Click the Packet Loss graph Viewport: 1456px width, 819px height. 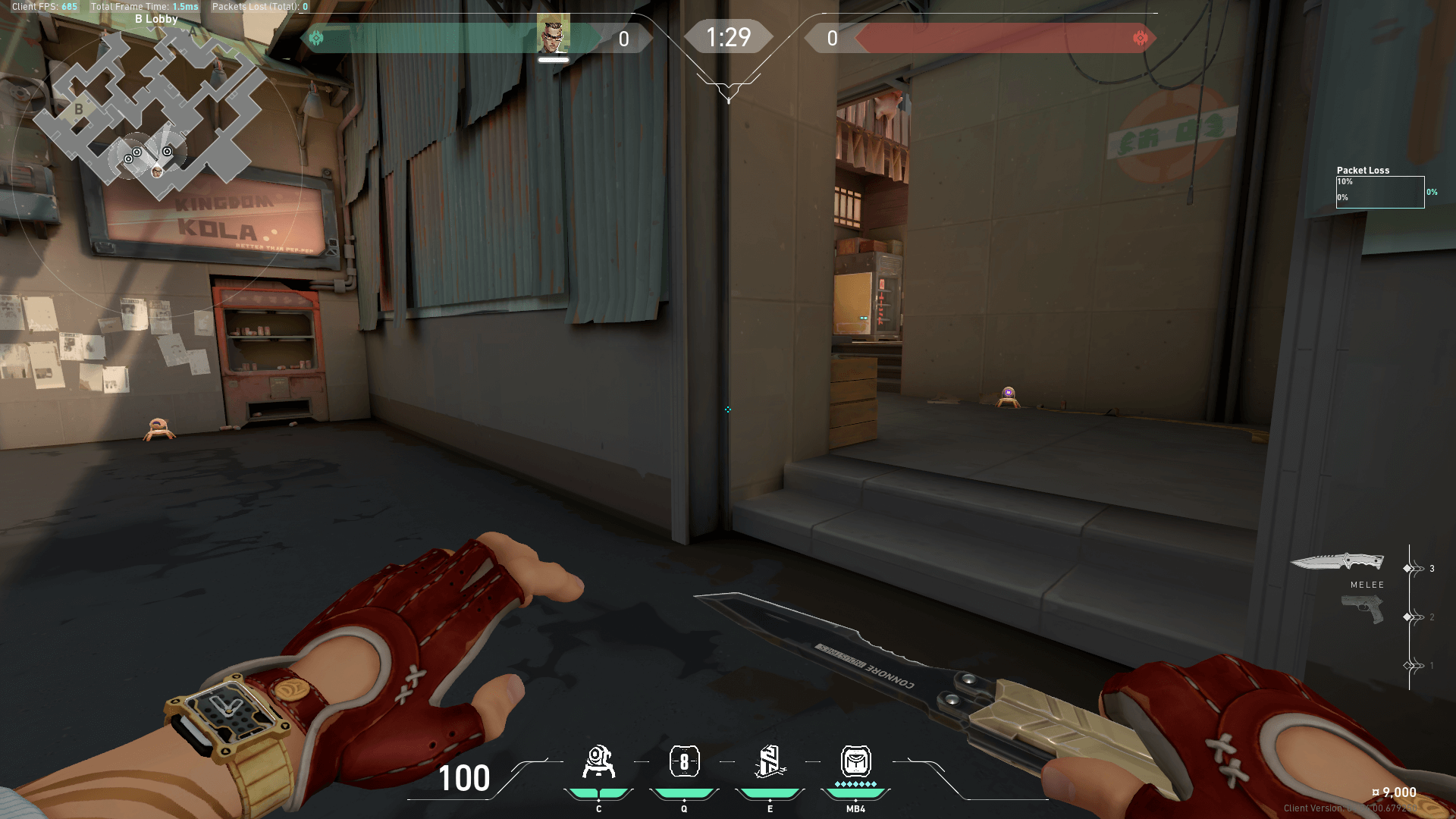(x=1379, y=192)
